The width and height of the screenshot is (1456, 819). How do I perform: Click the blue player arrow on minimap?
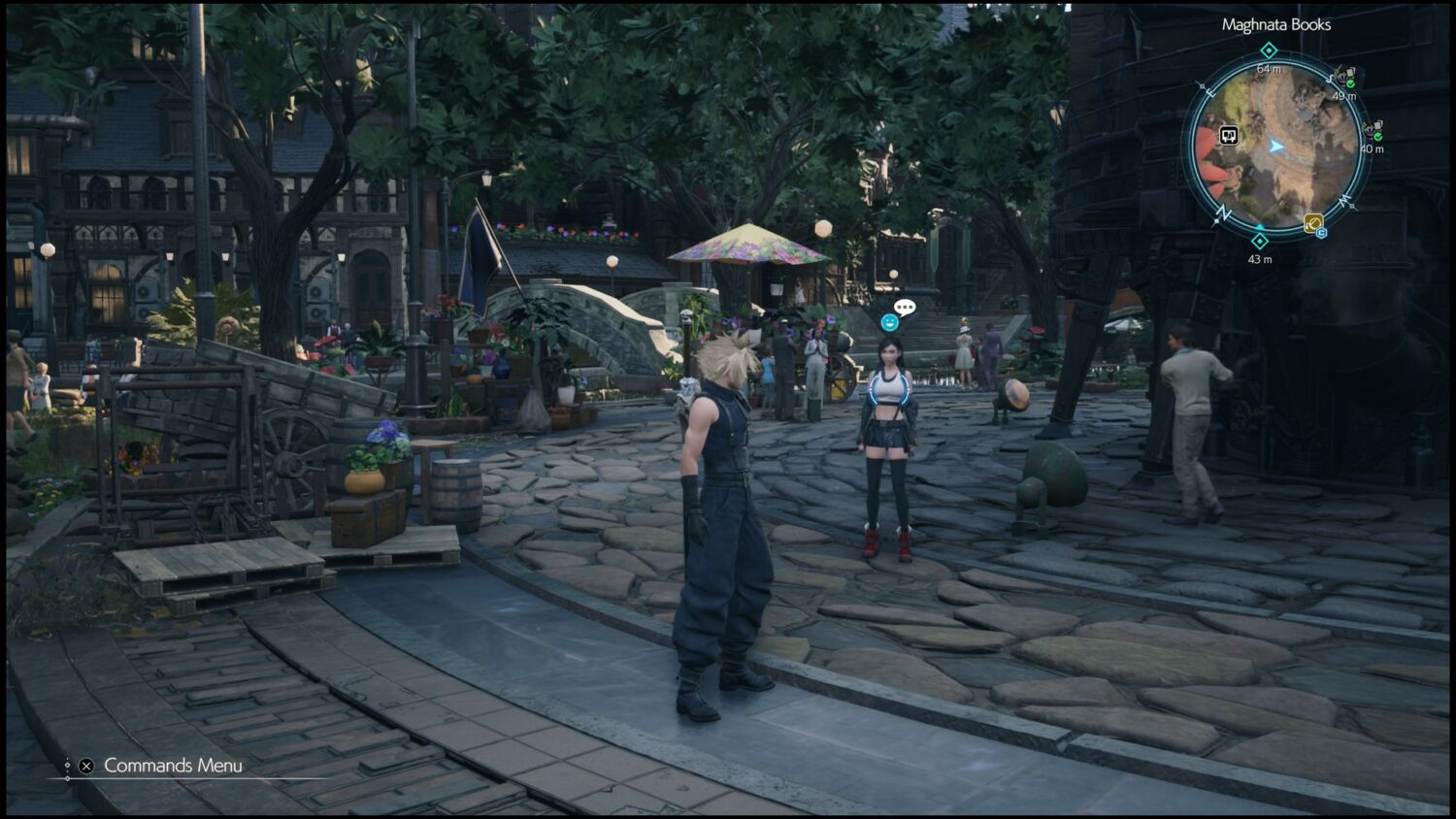(x=1276, y=147)
